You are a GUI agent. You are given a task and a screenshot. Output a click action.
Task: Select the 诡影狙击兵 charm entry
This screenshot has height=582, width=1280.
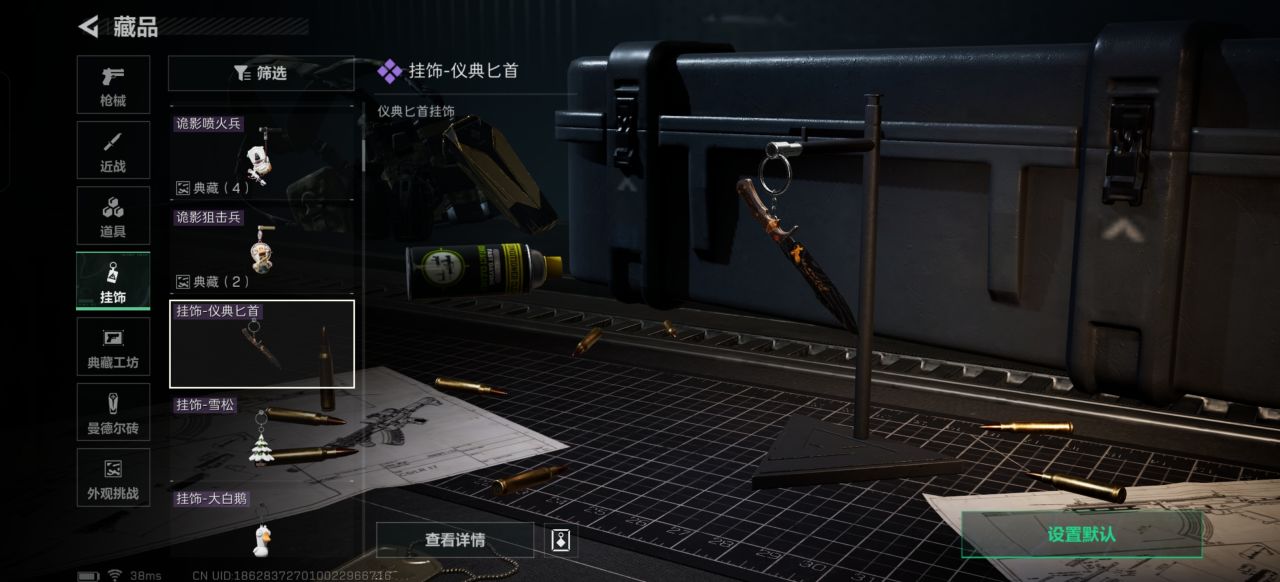click(x=261, y=248)
